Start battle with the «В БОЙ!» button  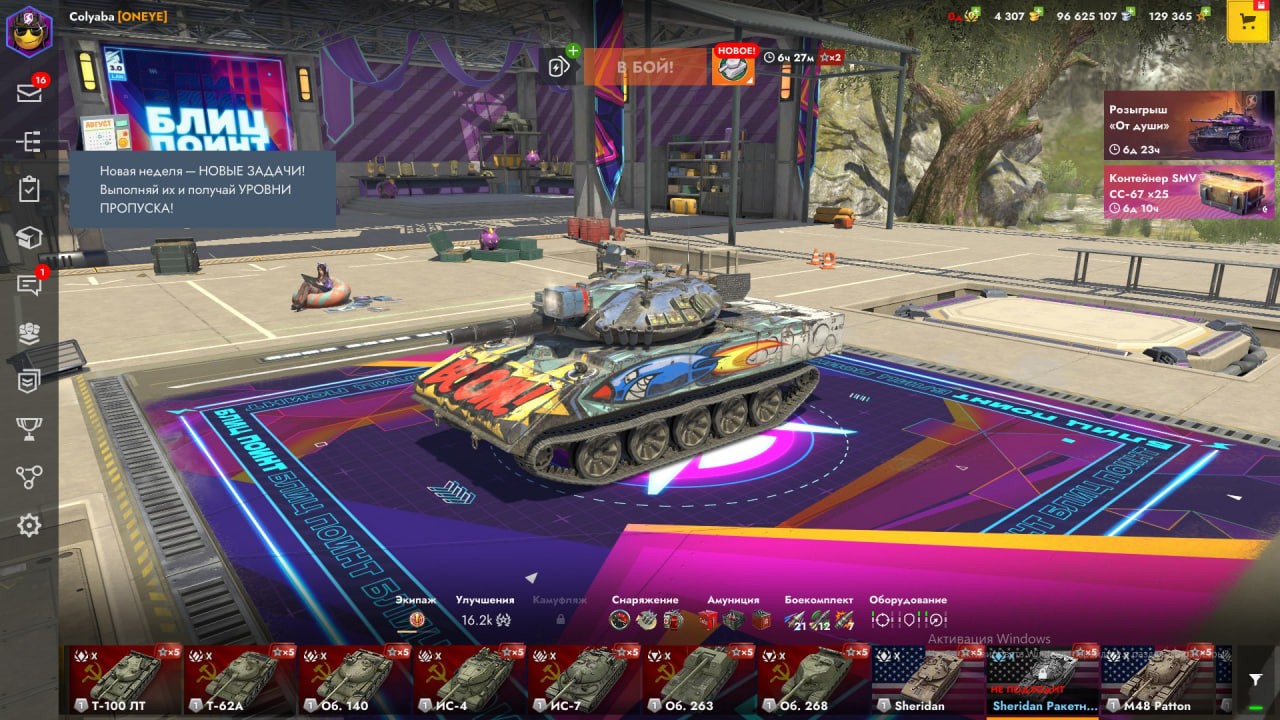click(x=644, y=67)
